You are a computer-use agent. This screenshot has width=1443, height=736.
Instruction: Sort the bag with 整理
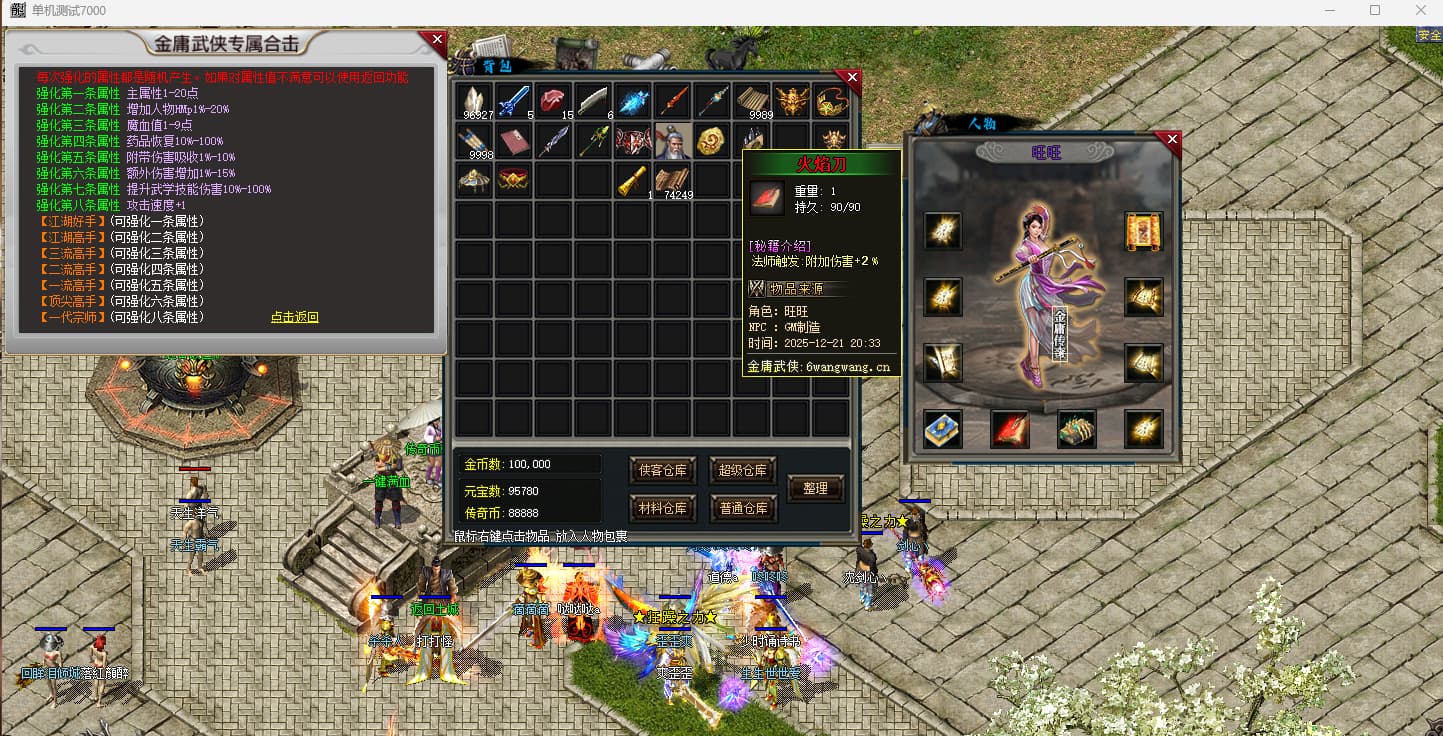pyautogui.click(x=815, y=489)
